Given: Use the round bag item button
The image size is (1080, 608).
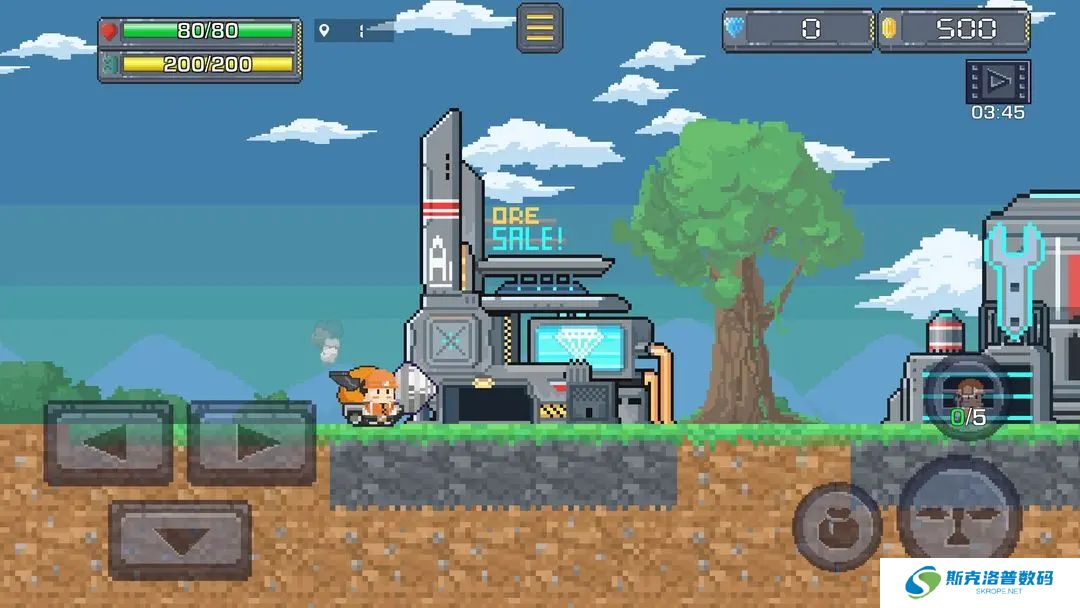Looking at the screenshot, I should pos(837,527).
